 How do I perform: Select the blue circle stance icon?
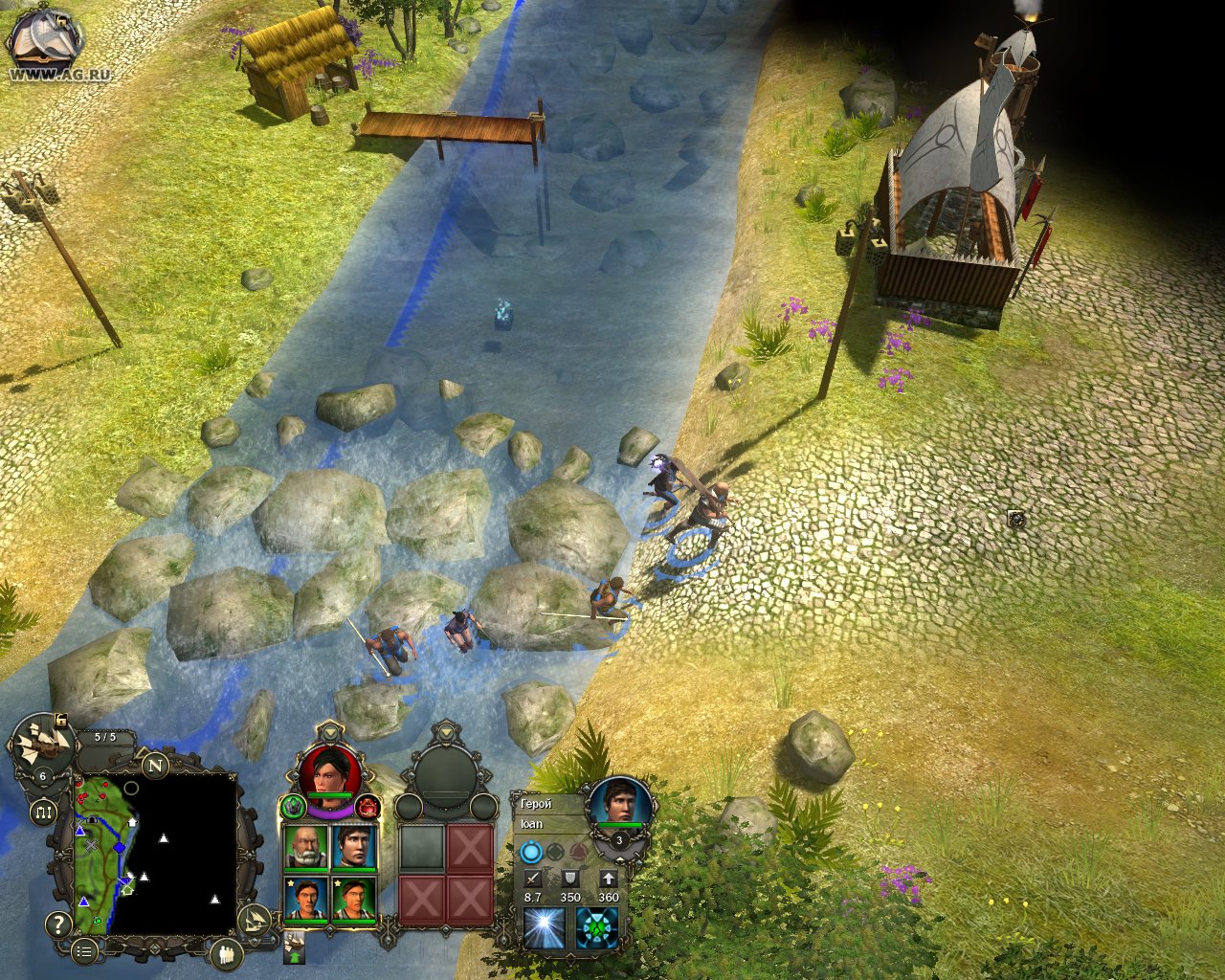pyautogui.click(x=531, y=852)
